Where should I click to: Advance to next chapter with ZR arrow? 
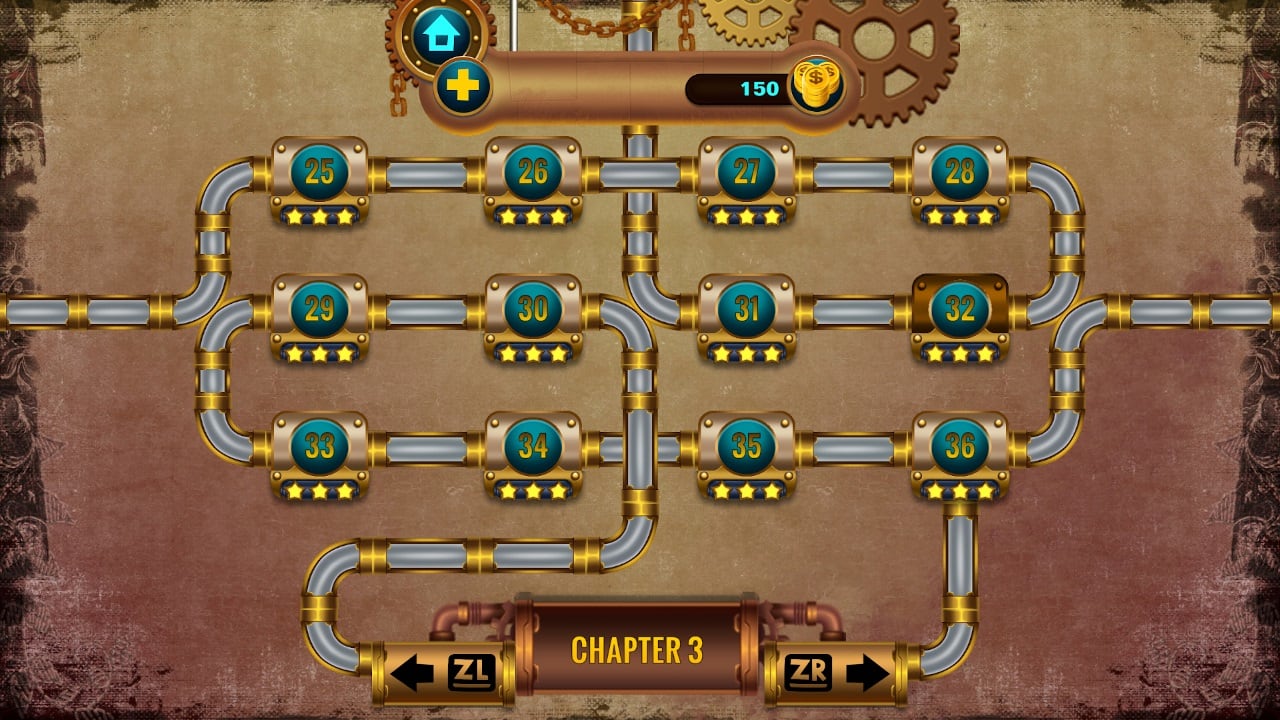click(836, 672)
